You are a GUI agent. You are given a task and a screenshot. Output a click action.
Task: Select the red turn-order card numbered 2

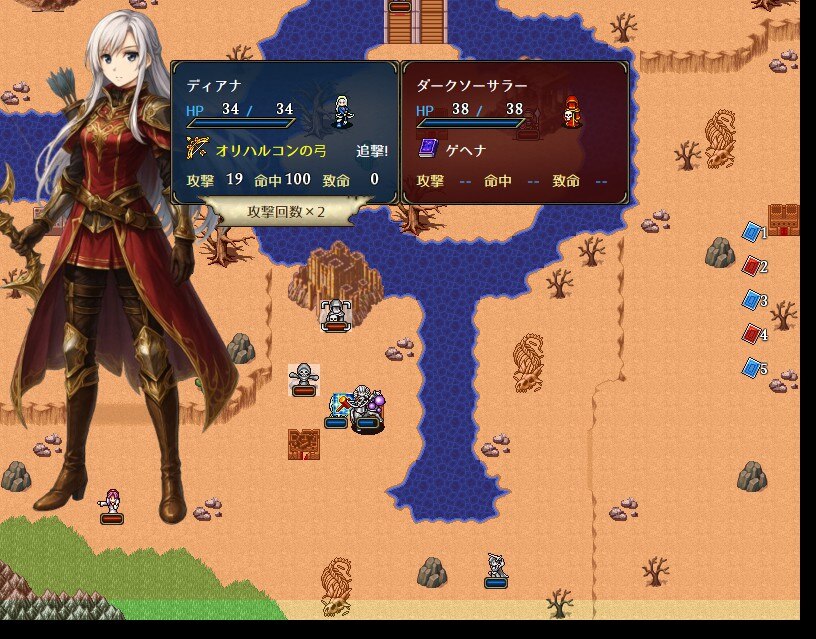[x=751, y=266]
